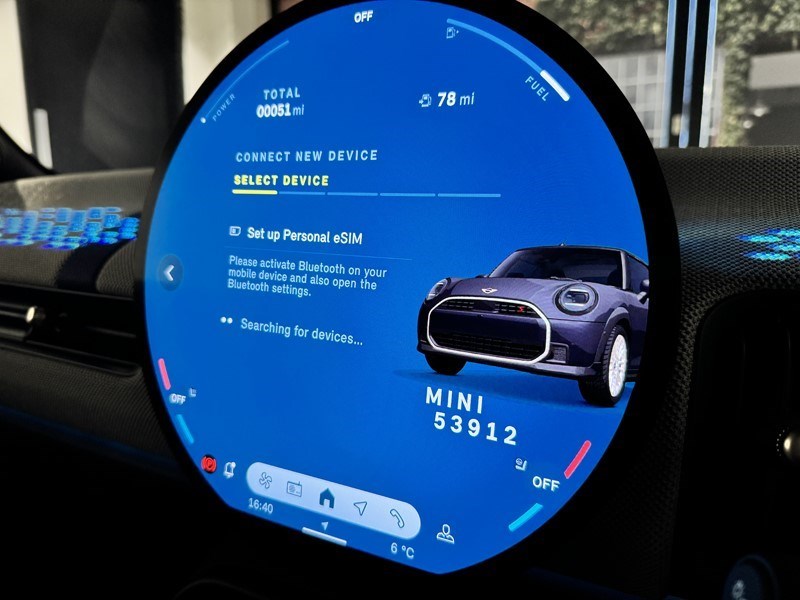The width and height of the screenshot is (800, 600).
Task: Go to the home screen icon
Action: [x=326, y=497]
